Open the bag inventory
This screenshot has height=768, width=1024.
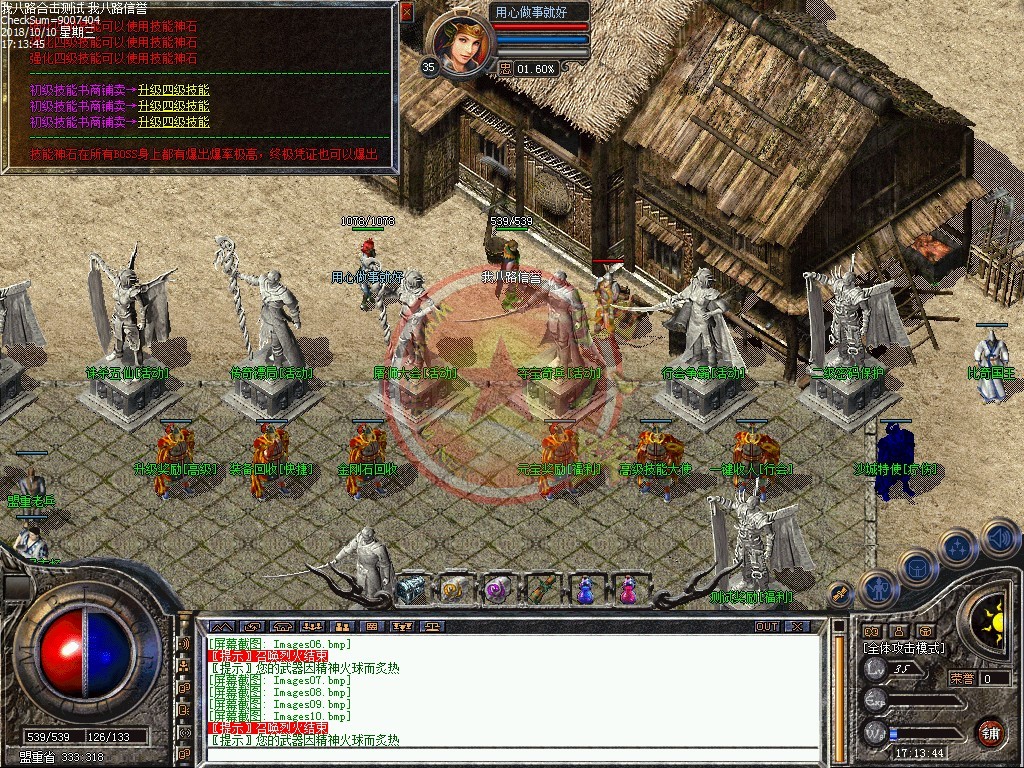pyautogui.click(x=916, y=568)
